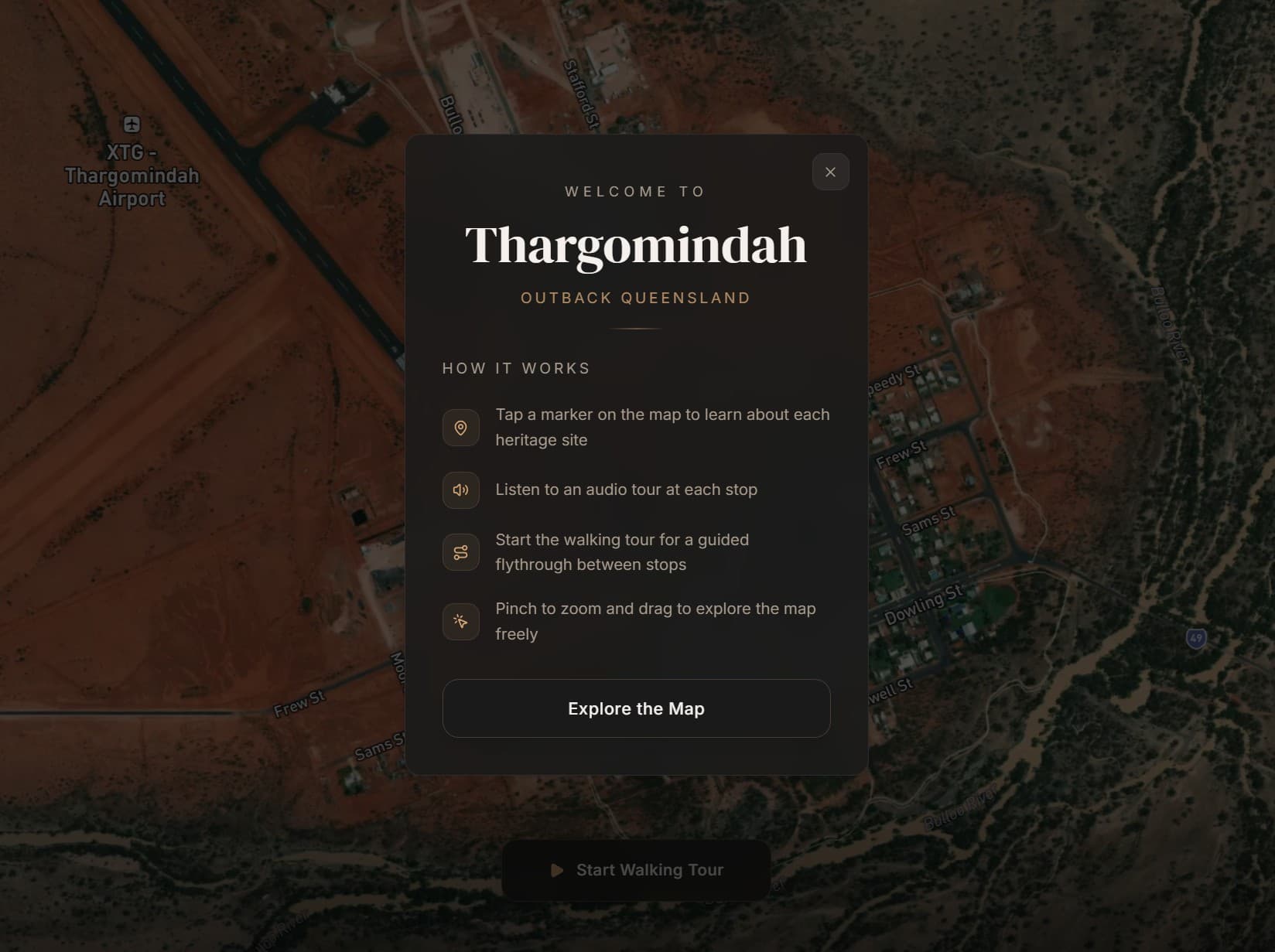The image size is (1275, 952).
Task: Click the OUTBACK QUEENSLAND subtitle
Action: point(635,298)
